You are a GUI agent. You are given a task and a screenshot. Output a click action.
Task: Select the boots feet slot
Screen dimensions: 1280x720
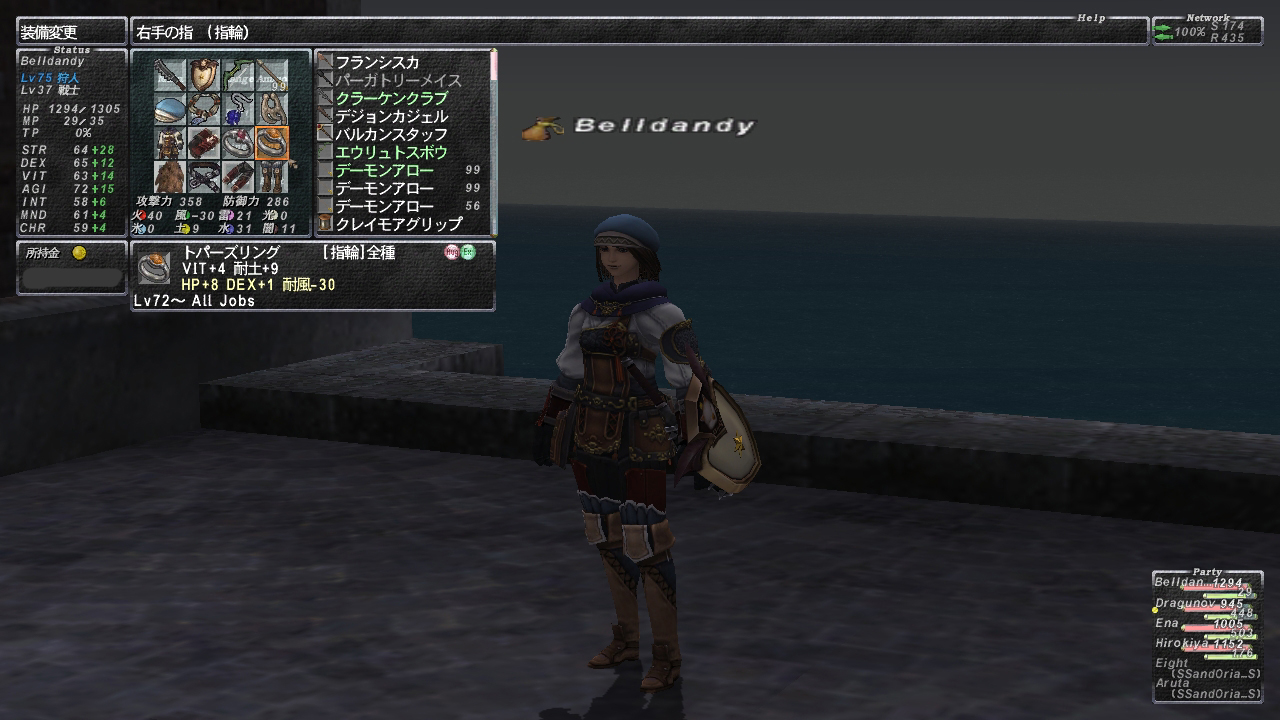pyautogui.click(x=272, y=177)
